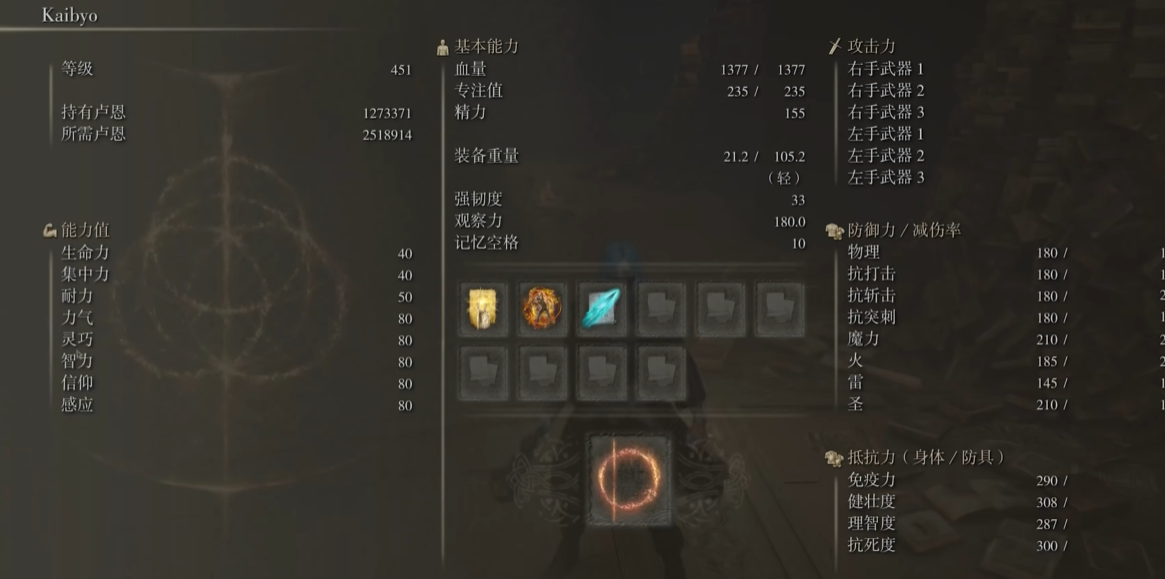The height and width of the screenshot is (579, 1165).
Task: Select the golden incantation memory slot
Action: pos(484,309)
